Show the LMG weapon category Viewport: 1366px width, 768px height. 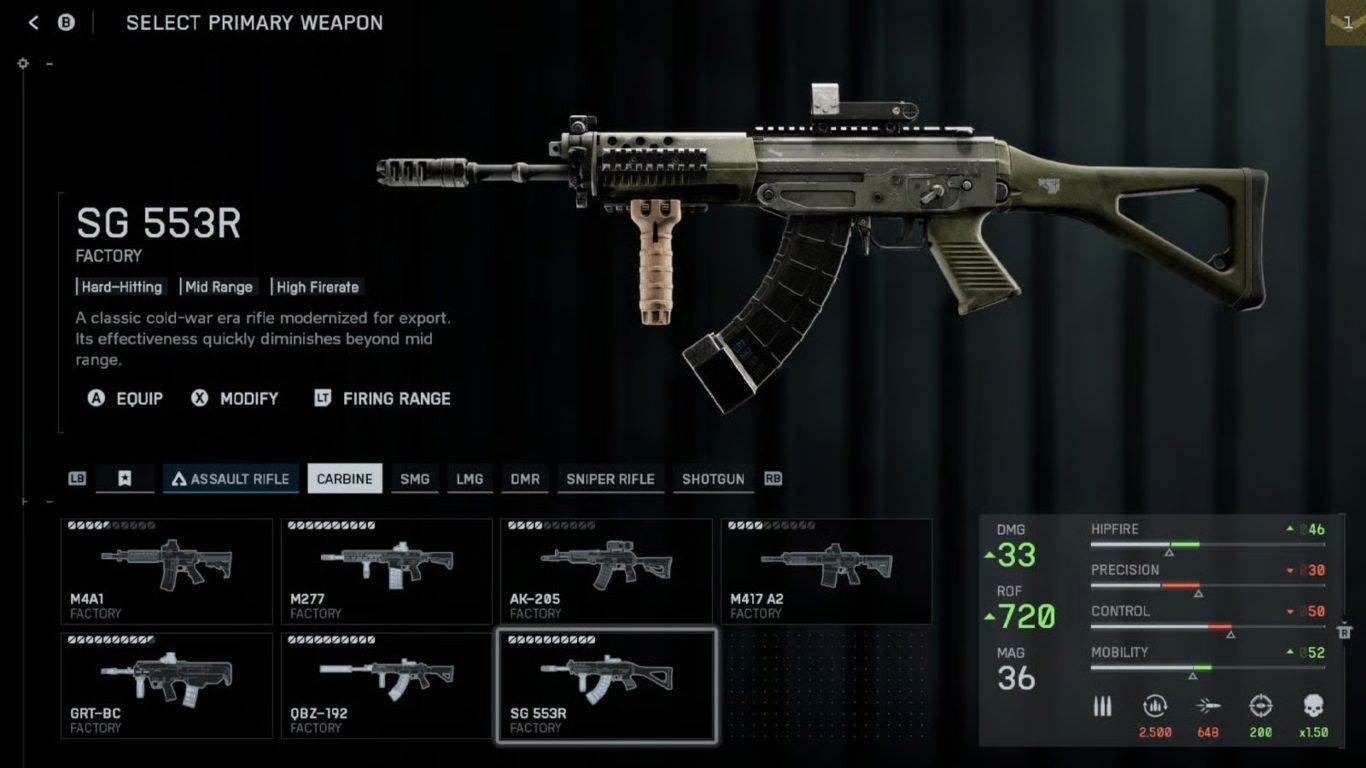tap(469, 479)
